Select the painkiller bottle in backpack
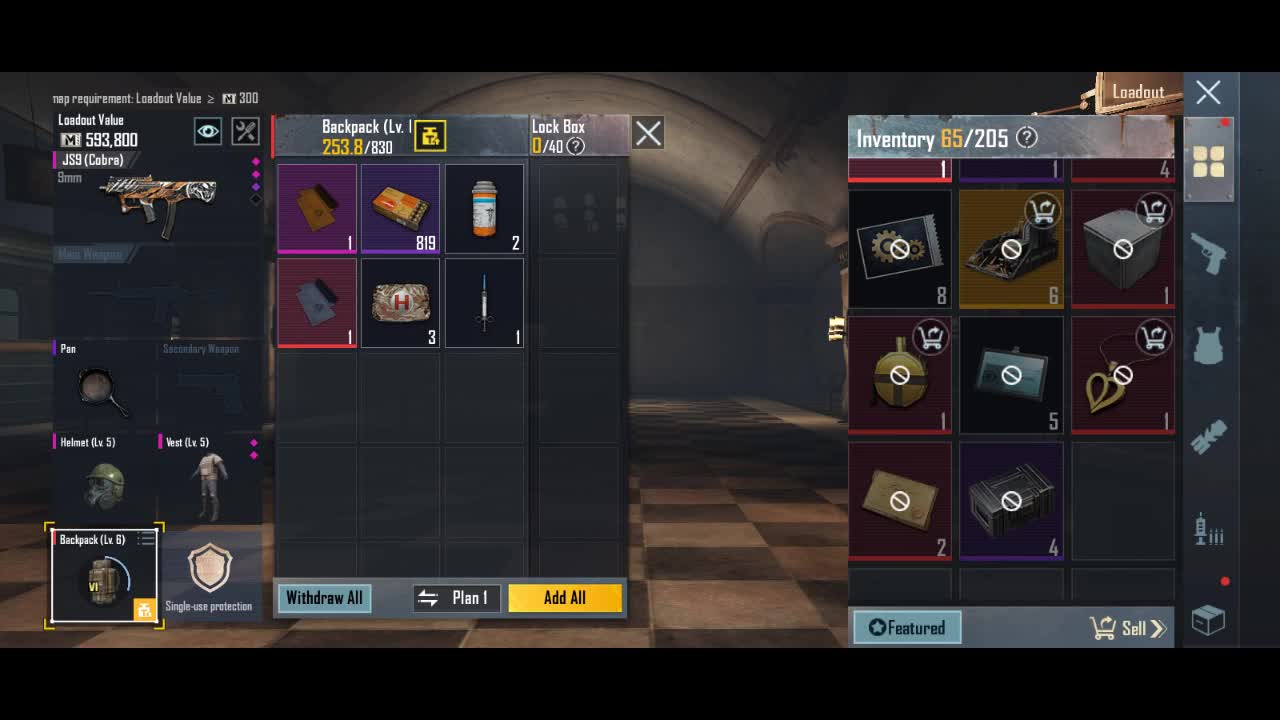 (484, 208)
